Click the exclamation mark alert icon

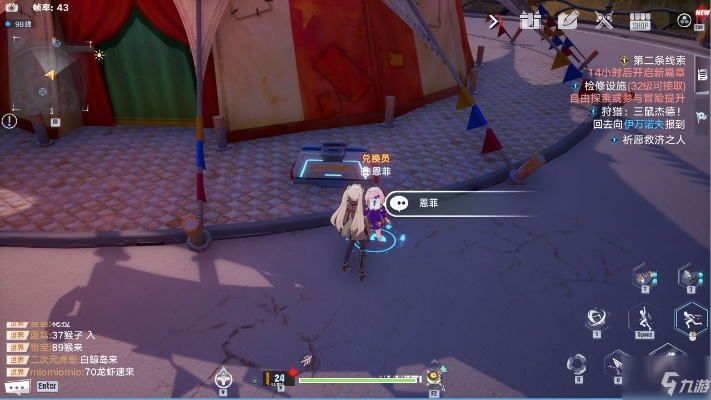10,121
